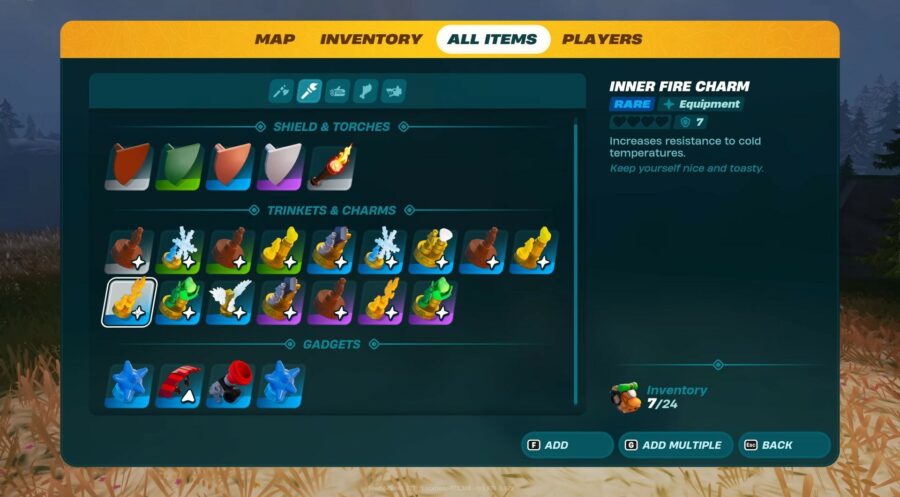
Task: Open the last category filter icon
Action: coord(393,92)
